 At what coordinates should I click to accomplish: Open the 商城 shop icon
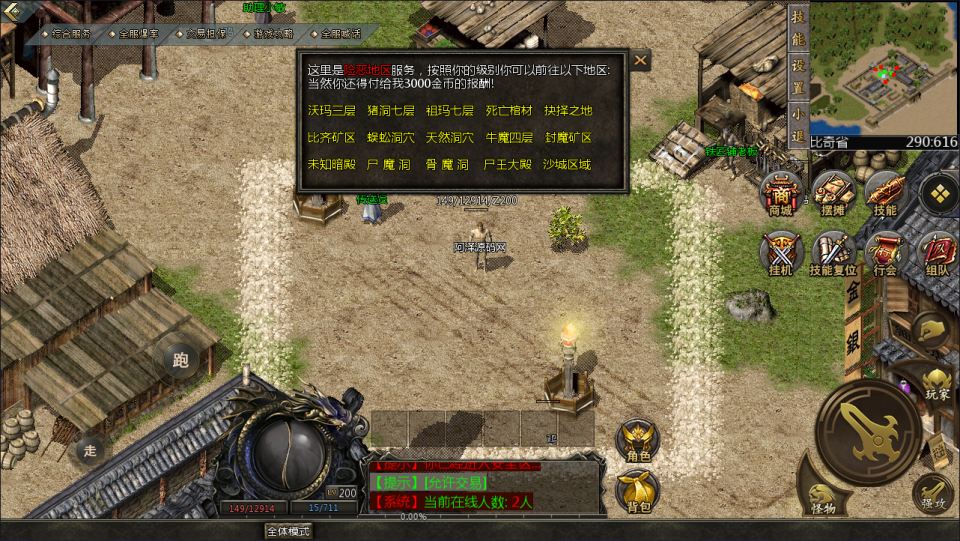[x=780, y=193]
